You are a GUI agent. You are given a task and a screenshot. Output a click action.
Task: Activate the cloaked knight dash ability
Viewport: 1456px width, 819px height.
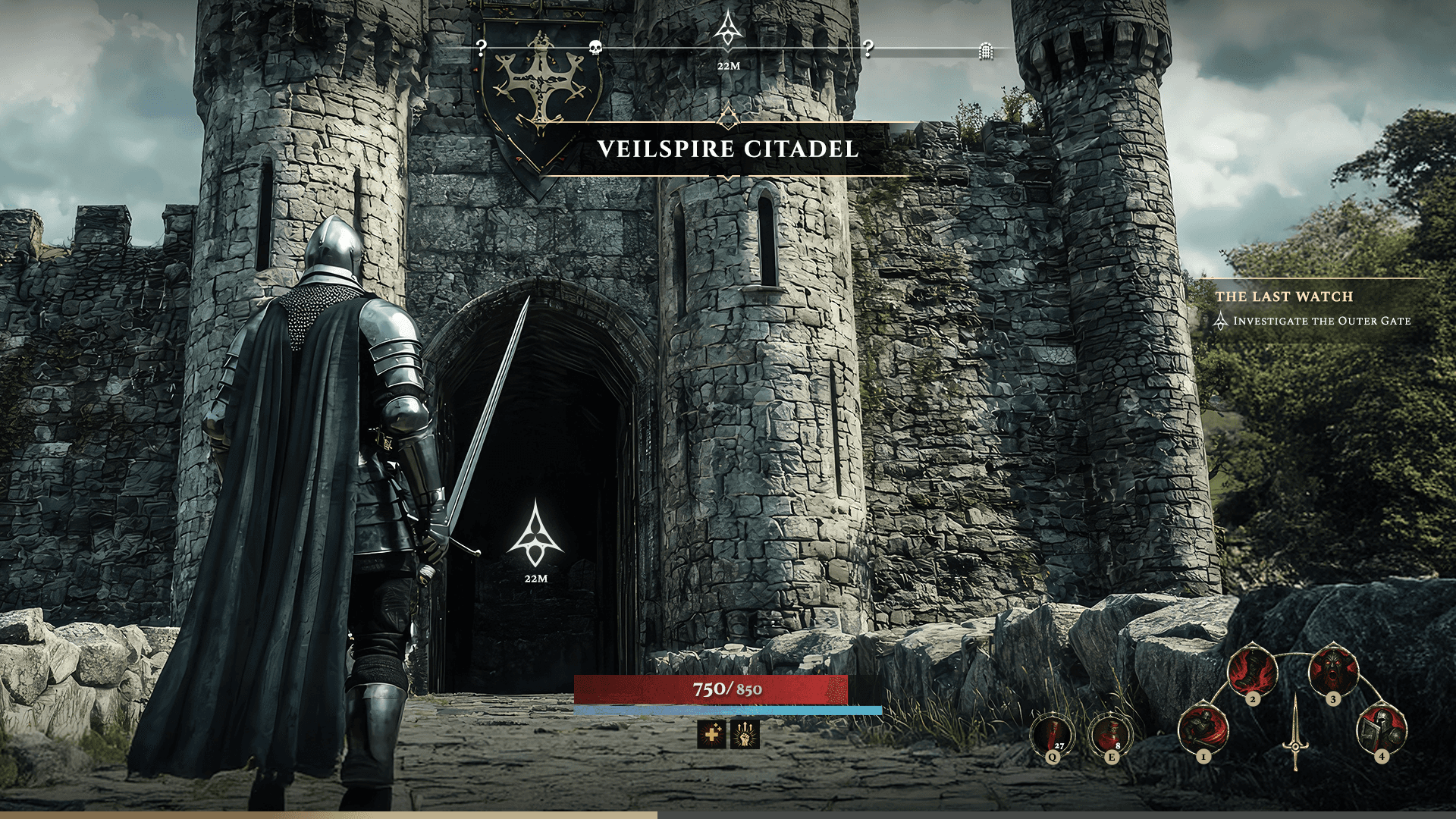coord(1203,730)
